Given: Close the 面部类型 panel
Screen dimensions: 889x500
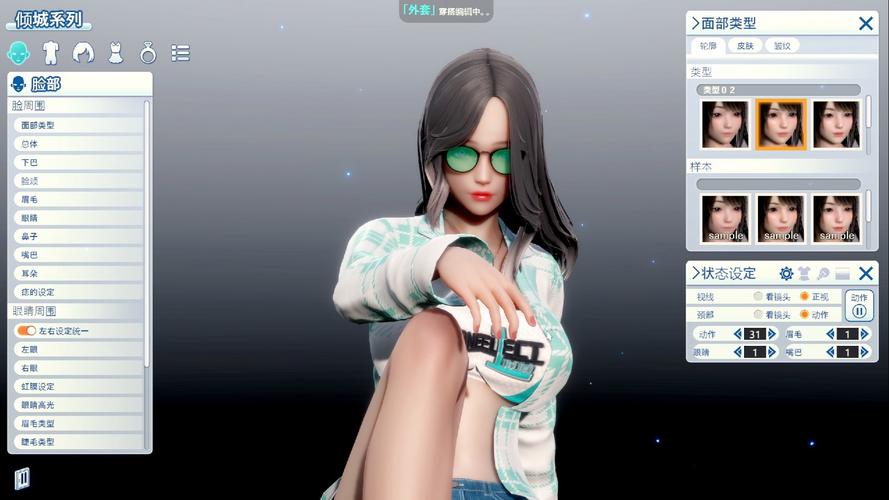Looking at the screenshot, I should (x=866, y=23).
